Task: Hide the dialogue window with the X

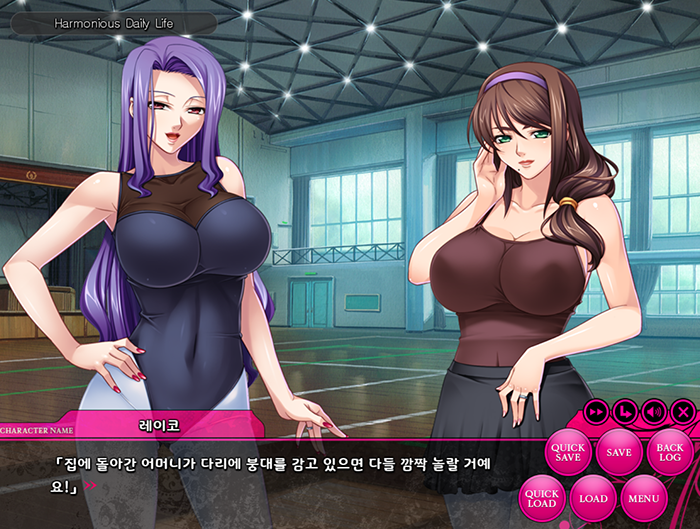Action: (x=682, y=411)
